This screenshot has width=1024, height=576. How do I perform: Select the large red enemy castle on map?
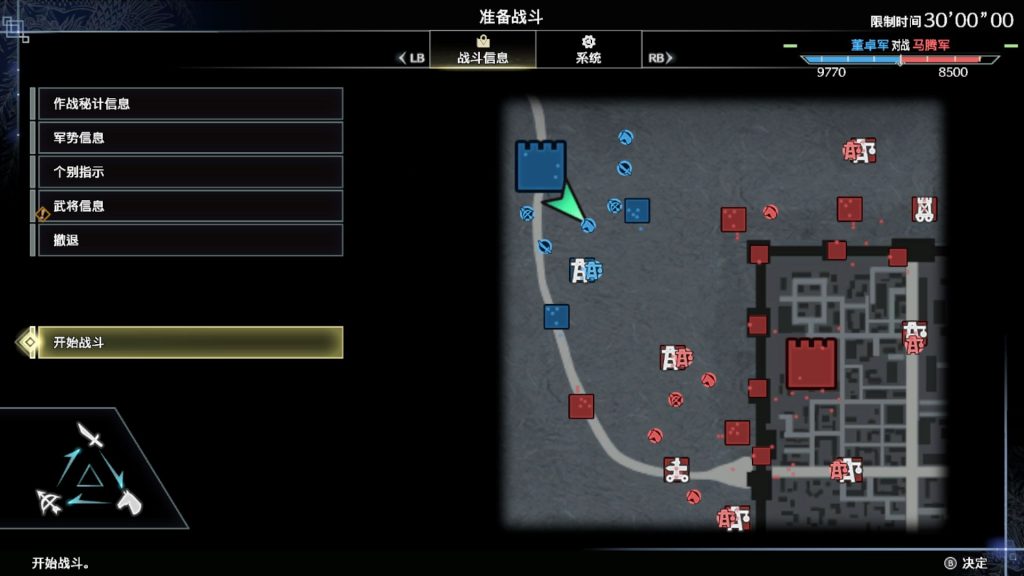pos(811,364)
